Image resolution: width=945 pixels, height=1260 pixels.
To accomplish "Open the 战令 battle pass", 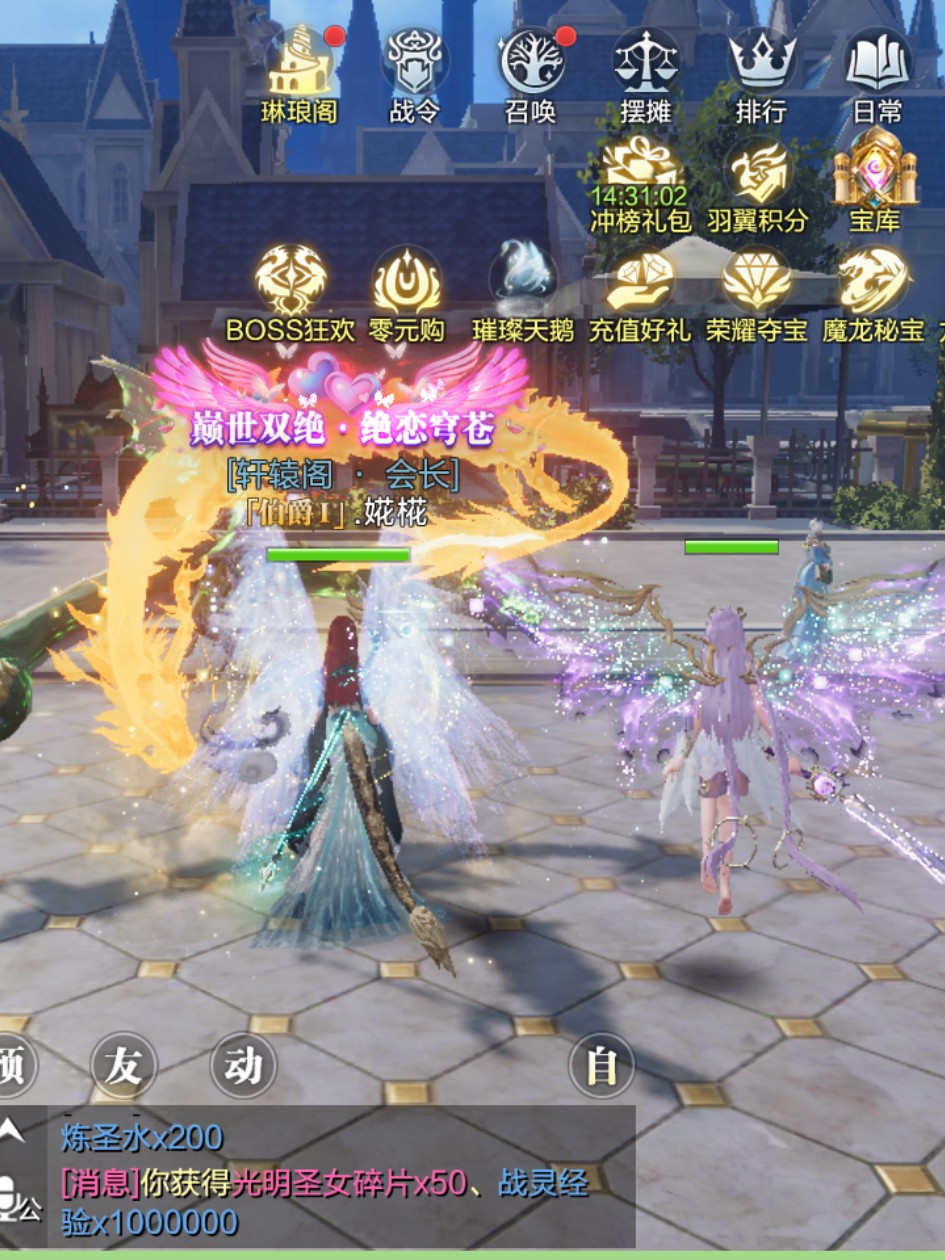I will click(x=414, y=64).
